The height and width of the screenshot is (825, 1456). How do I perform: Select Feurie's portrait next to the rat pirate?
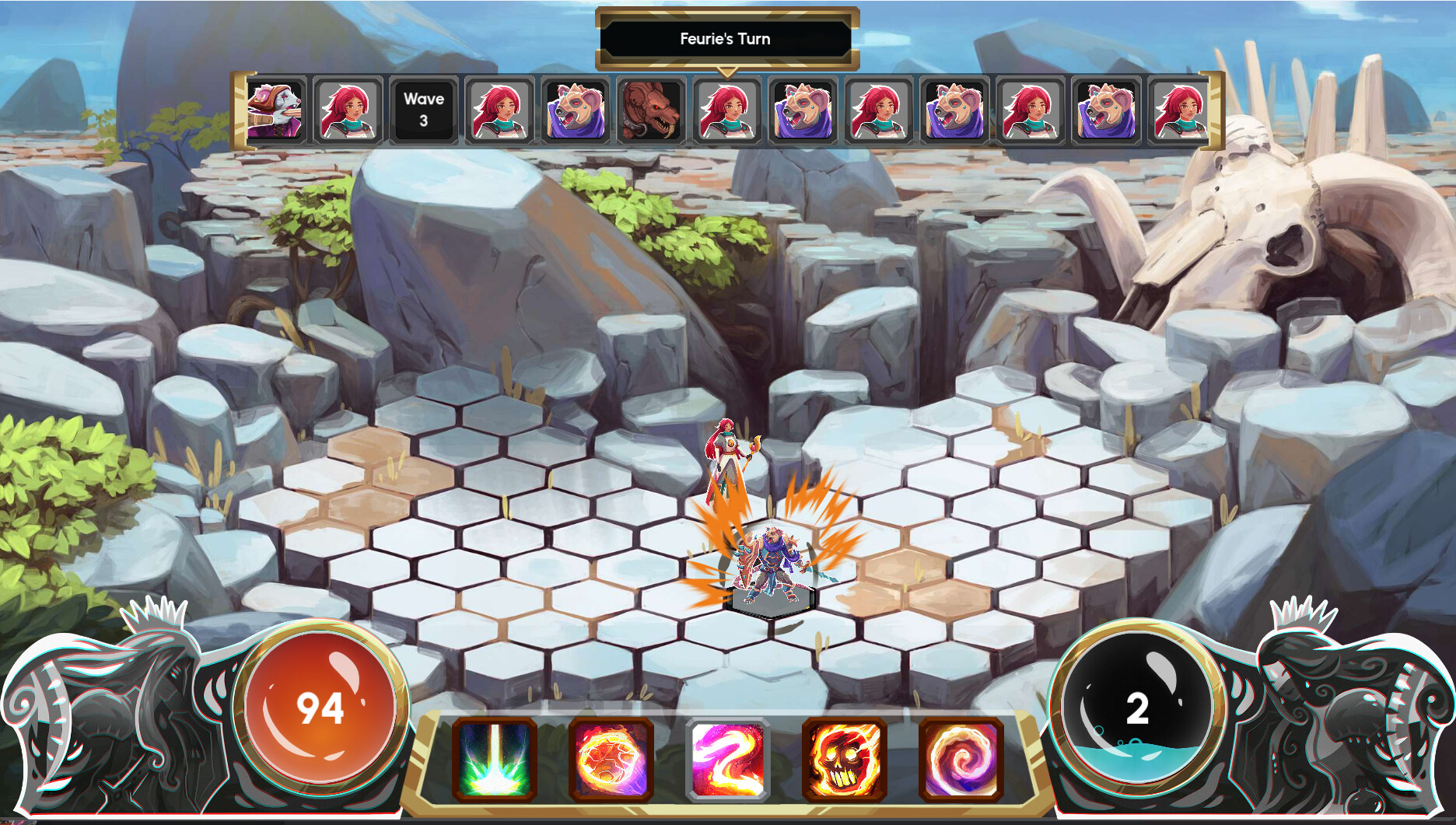pyautogui.click(x=348, y=109)
